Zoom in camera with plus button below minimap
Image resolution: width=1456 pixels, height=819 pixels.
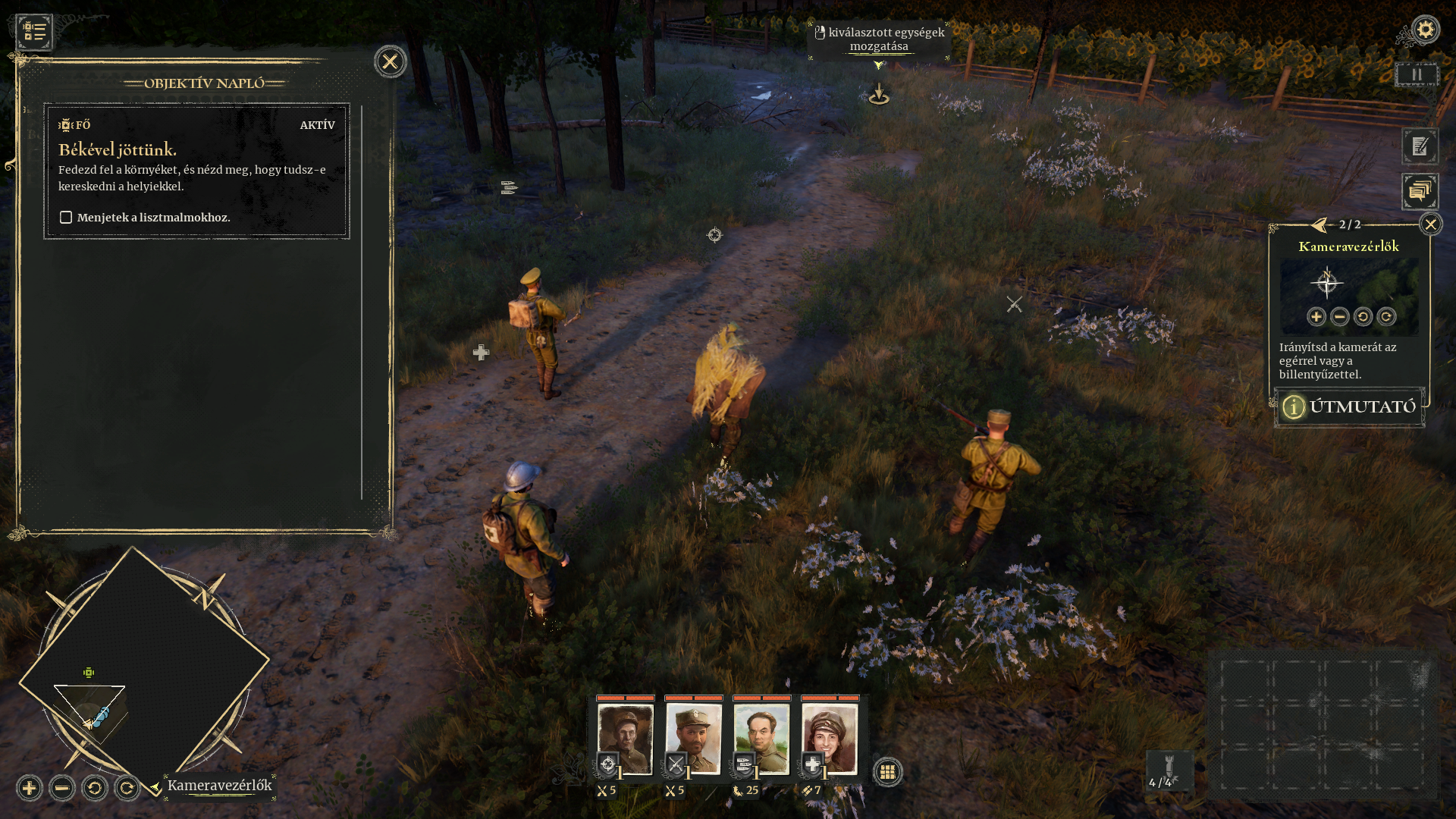pyautogui.click(x=30, y=788)
